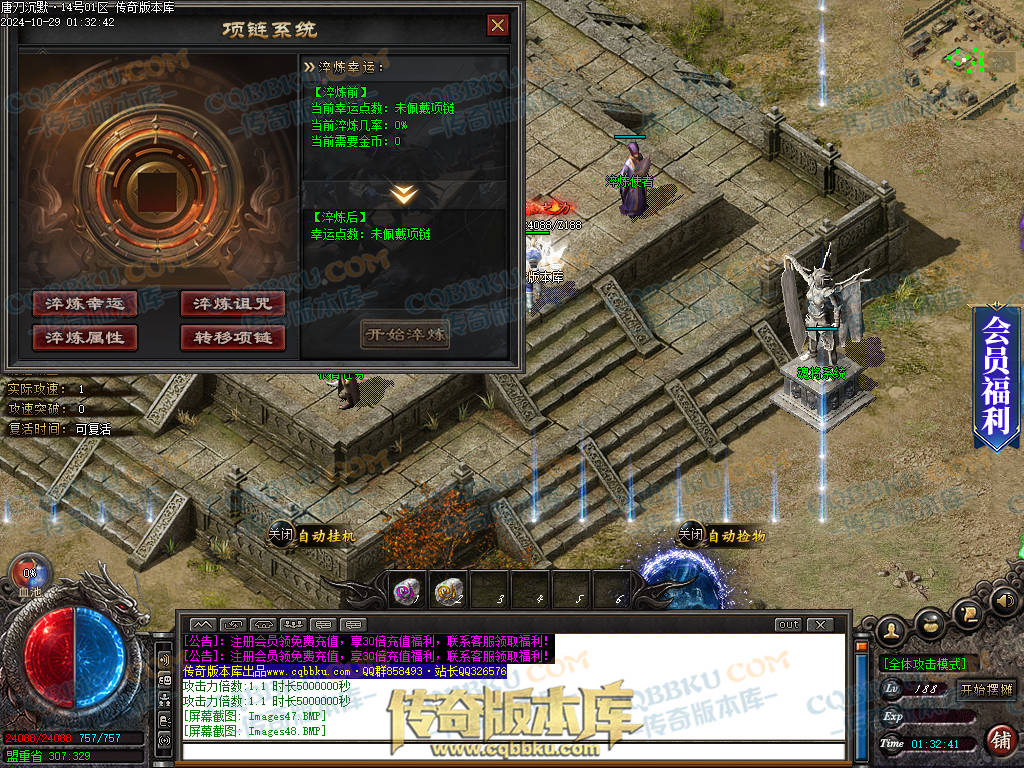1024x768 pixels.
Task: Open the red 铺 shop button
Action: click(x=999, y=741)
